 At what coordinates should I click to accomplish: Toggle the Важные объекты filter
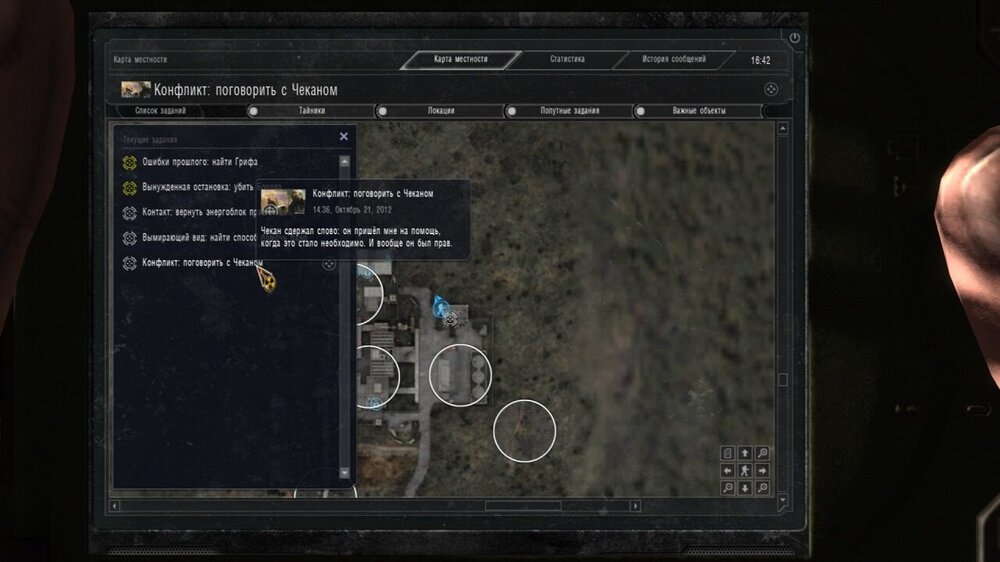click(700, 111)
